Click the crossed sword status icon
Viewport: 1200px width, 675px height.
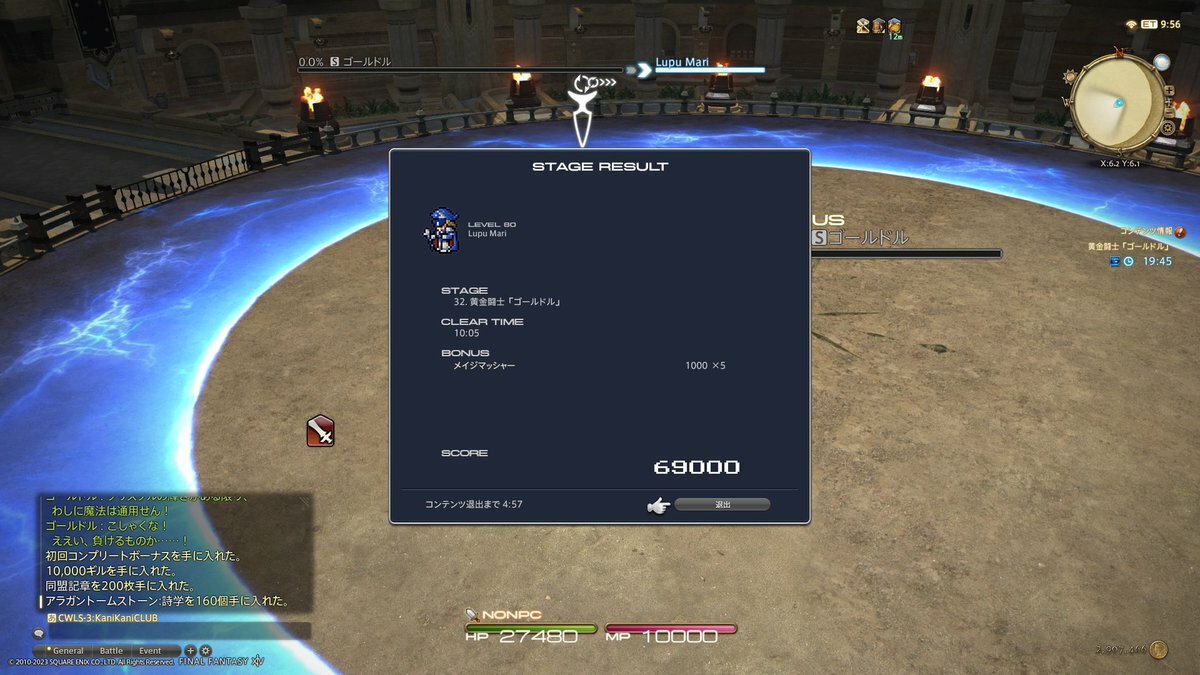point(320,431)
